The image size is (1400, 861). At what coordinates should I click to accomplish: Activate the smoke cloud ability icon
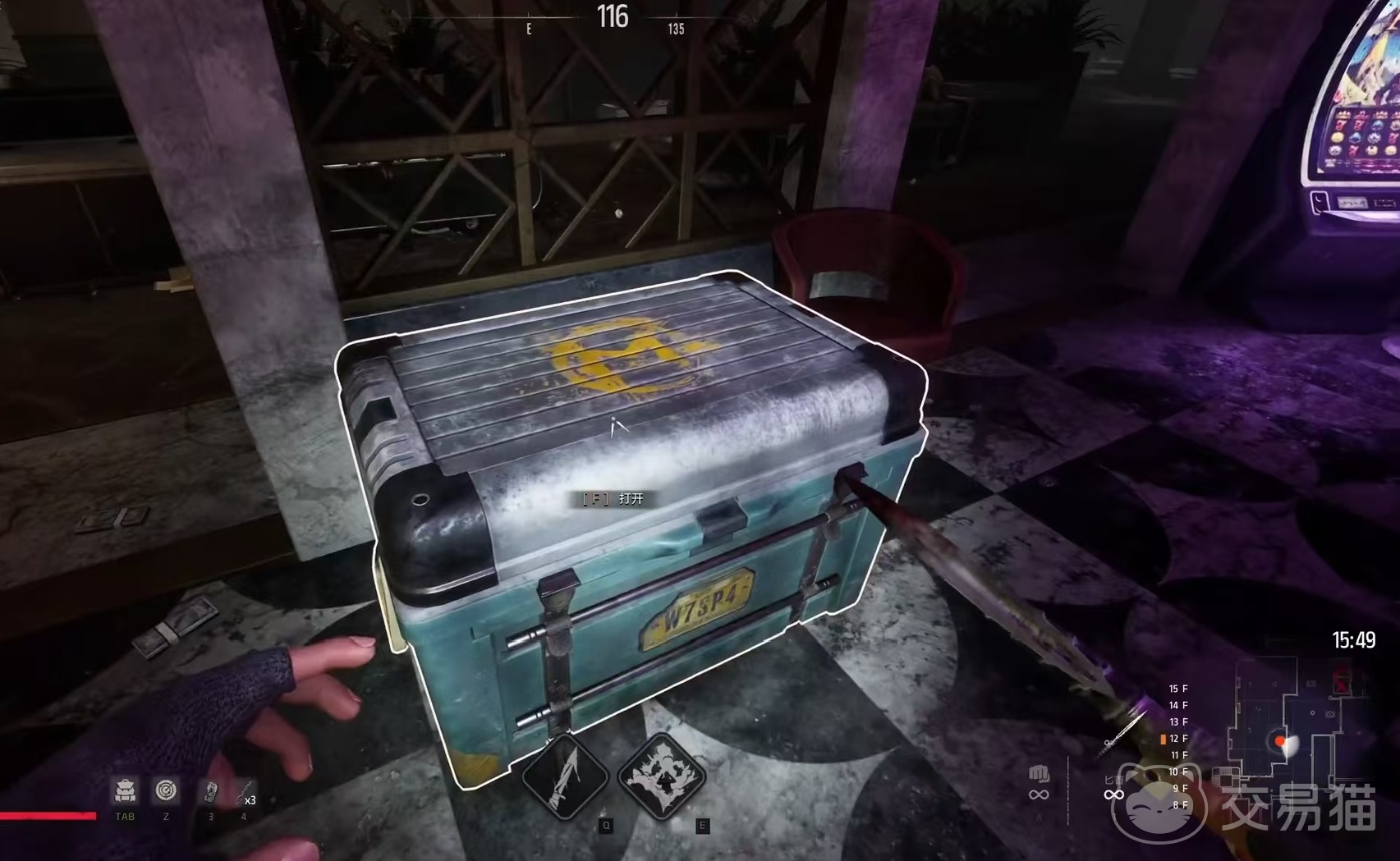[x=662, y=775]
